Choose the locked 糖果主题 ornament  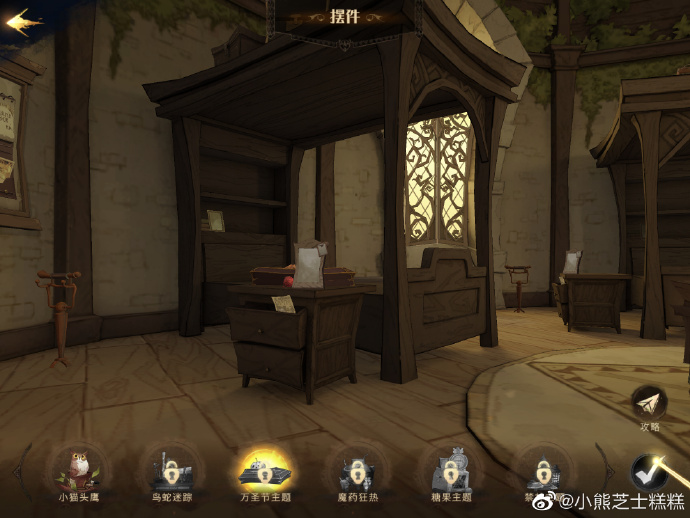pos(449,468)
